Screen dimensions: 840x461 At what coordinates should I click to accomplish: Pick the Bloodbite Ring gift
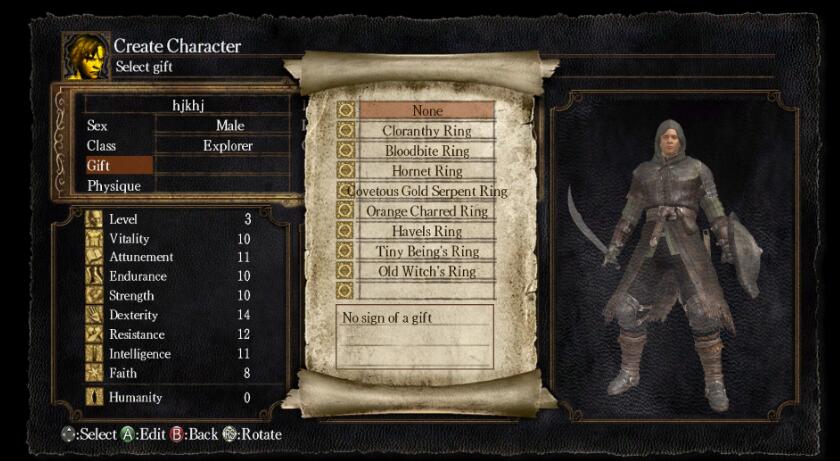[x=427, y=151]
